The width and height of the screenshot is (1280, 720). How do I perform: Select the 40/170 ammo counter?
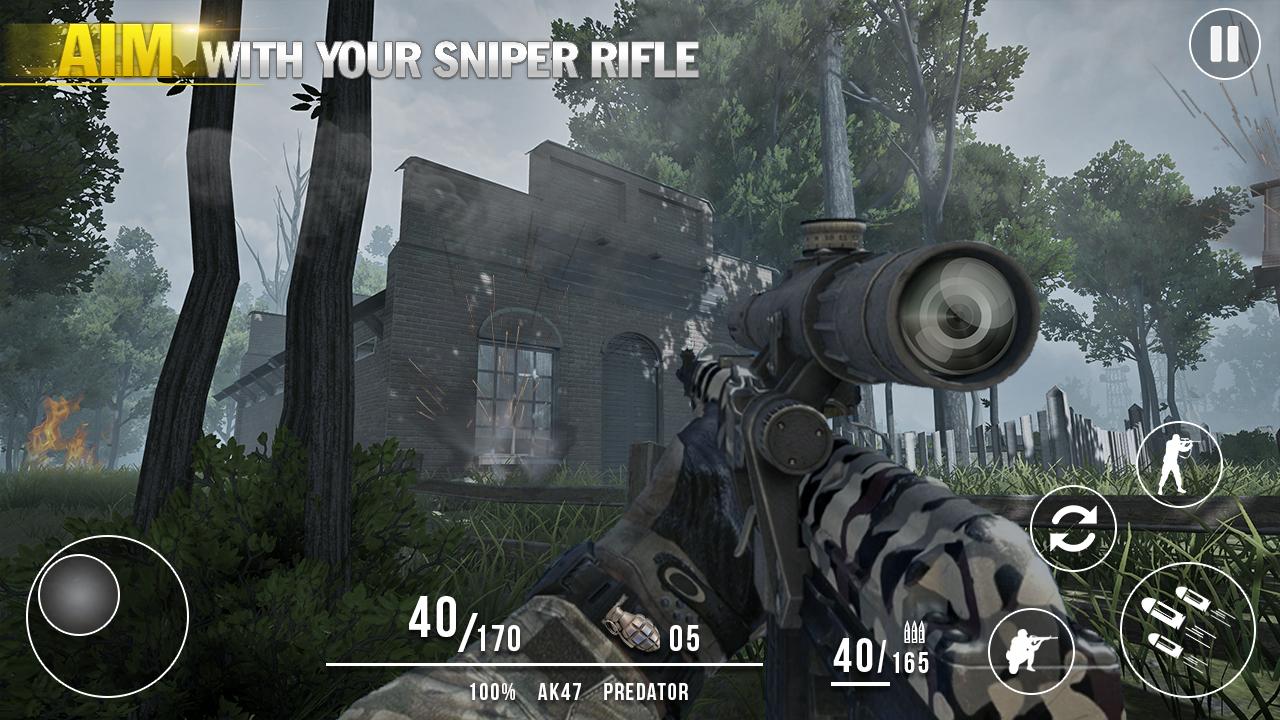(x=463, y=628)
